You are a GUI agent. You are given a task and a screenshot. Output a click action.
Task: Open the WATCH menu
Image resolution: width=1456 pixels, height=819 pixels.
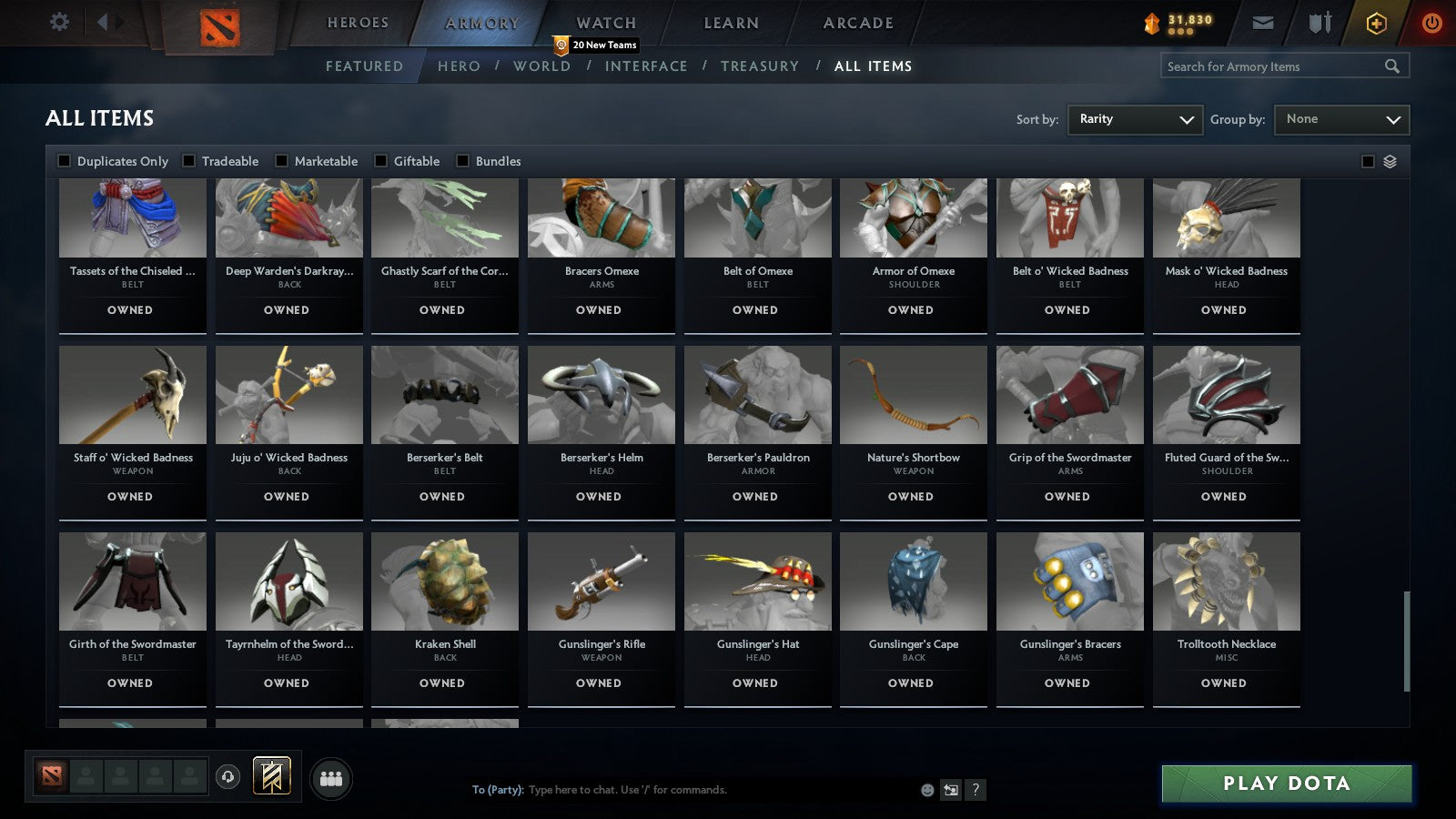(x=604, y=23)
